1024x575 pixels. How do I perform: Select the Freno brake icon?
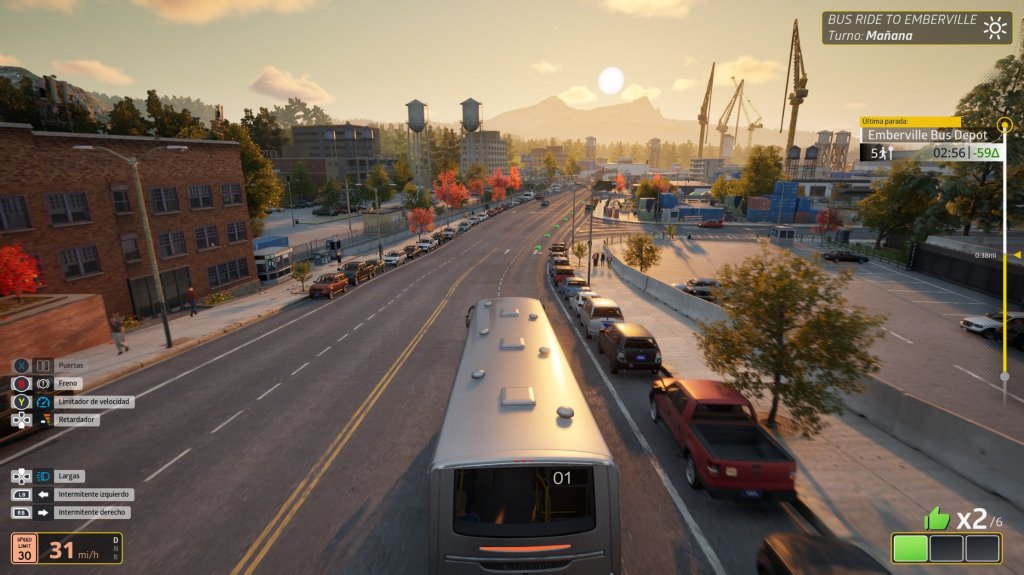[43, 384]
